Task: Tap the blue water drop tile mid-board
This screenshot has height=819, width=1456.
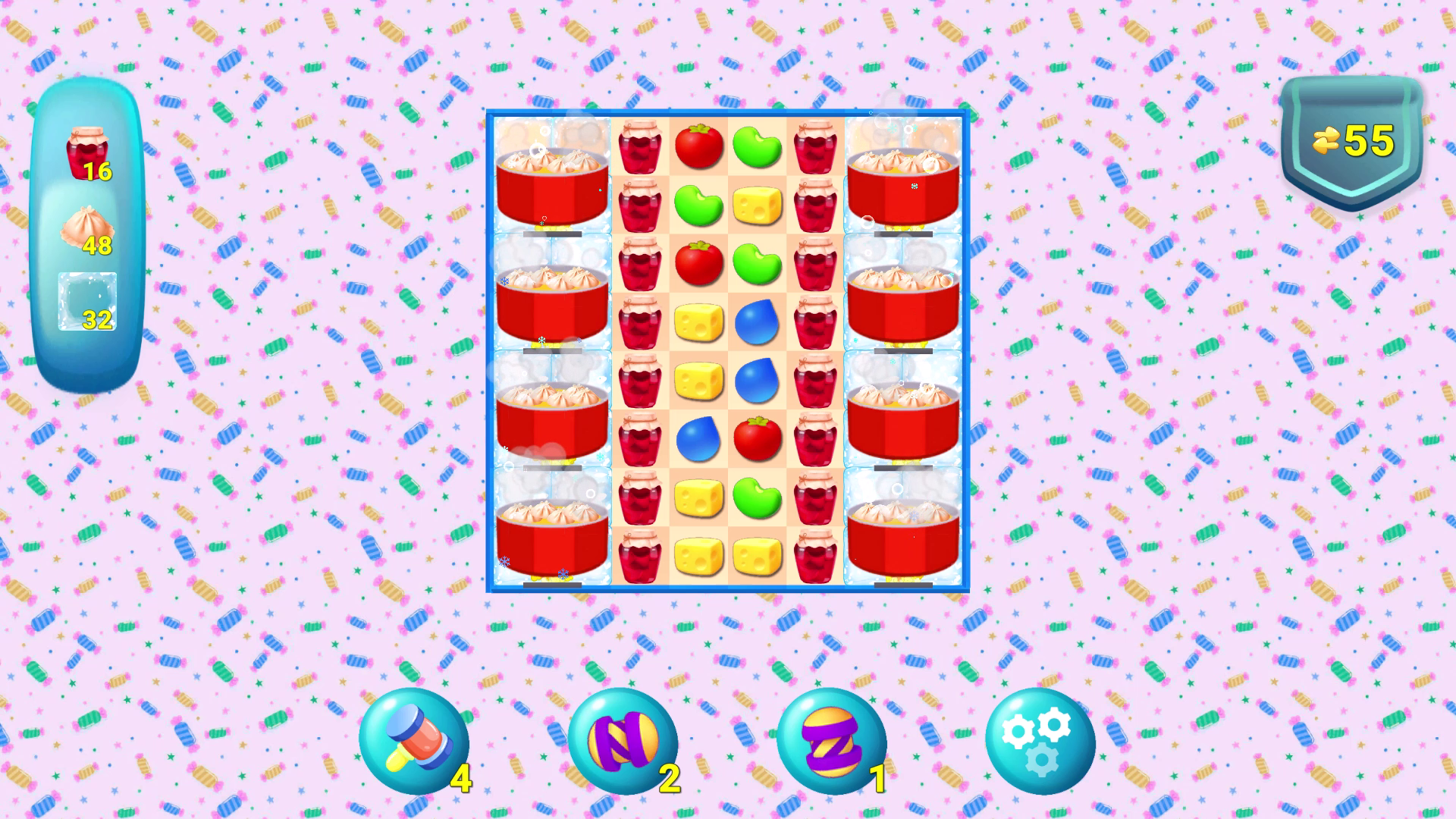Action: click(757, 323)
